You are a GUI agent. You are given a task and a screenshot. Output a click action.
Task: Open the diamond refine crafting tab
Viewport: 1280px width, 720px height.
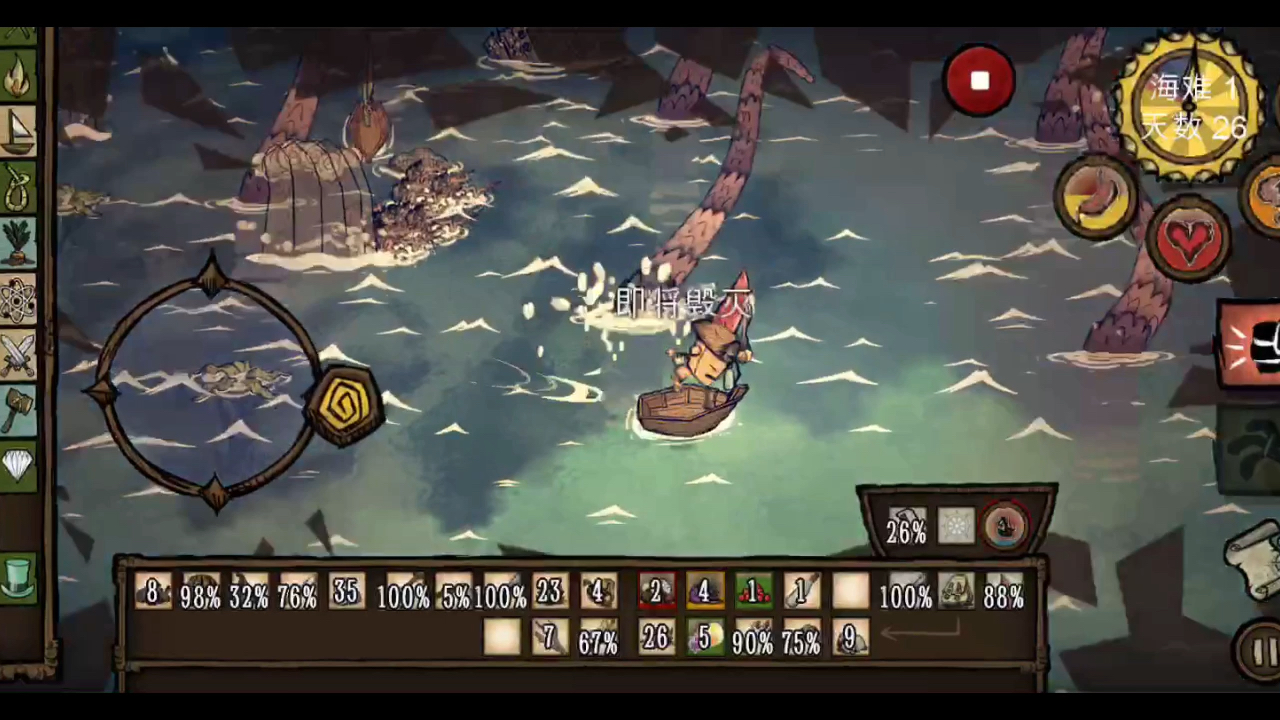coord(18,464)
